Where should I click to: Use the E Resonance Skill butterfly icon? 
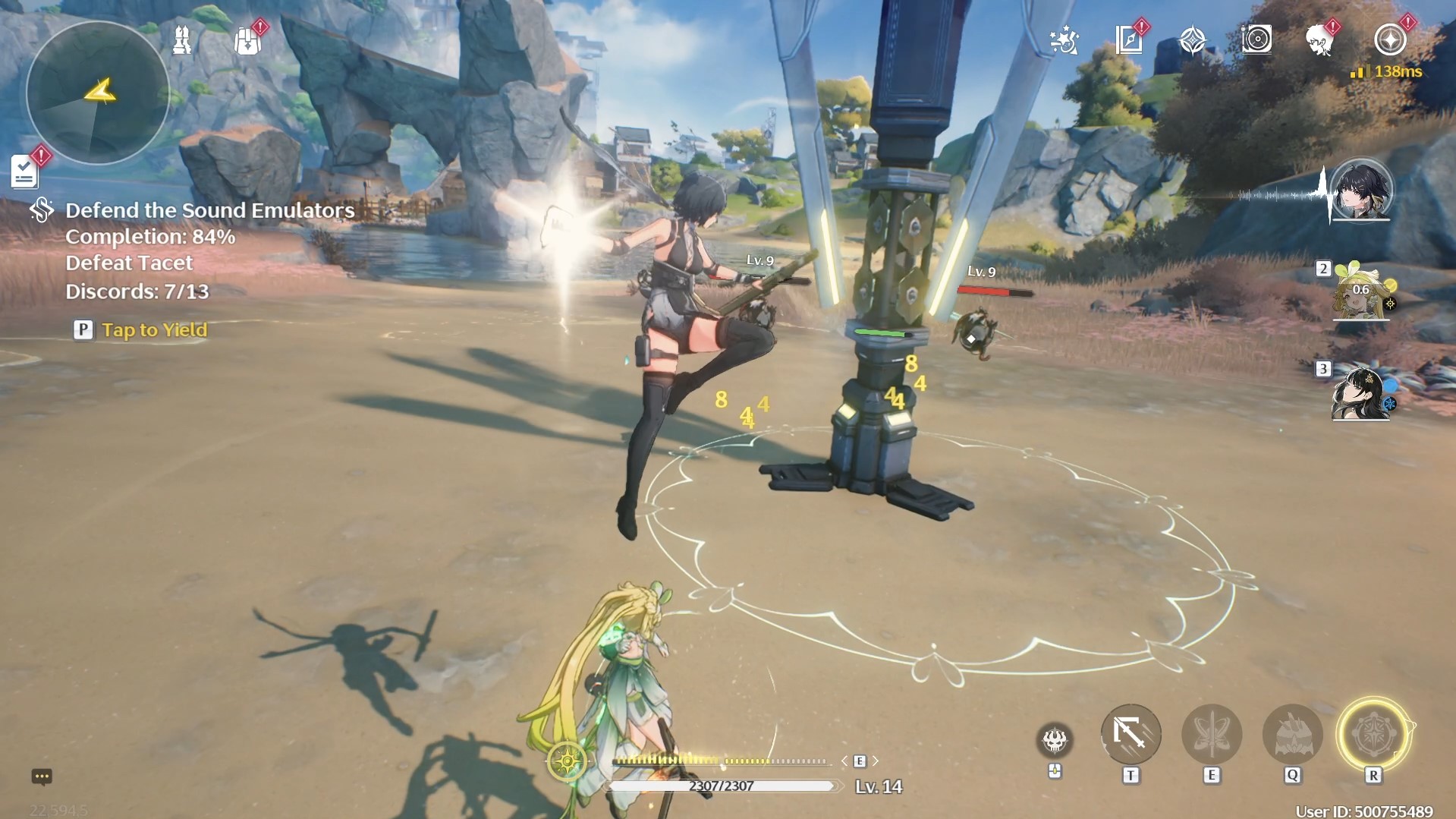click(1212, 734)
